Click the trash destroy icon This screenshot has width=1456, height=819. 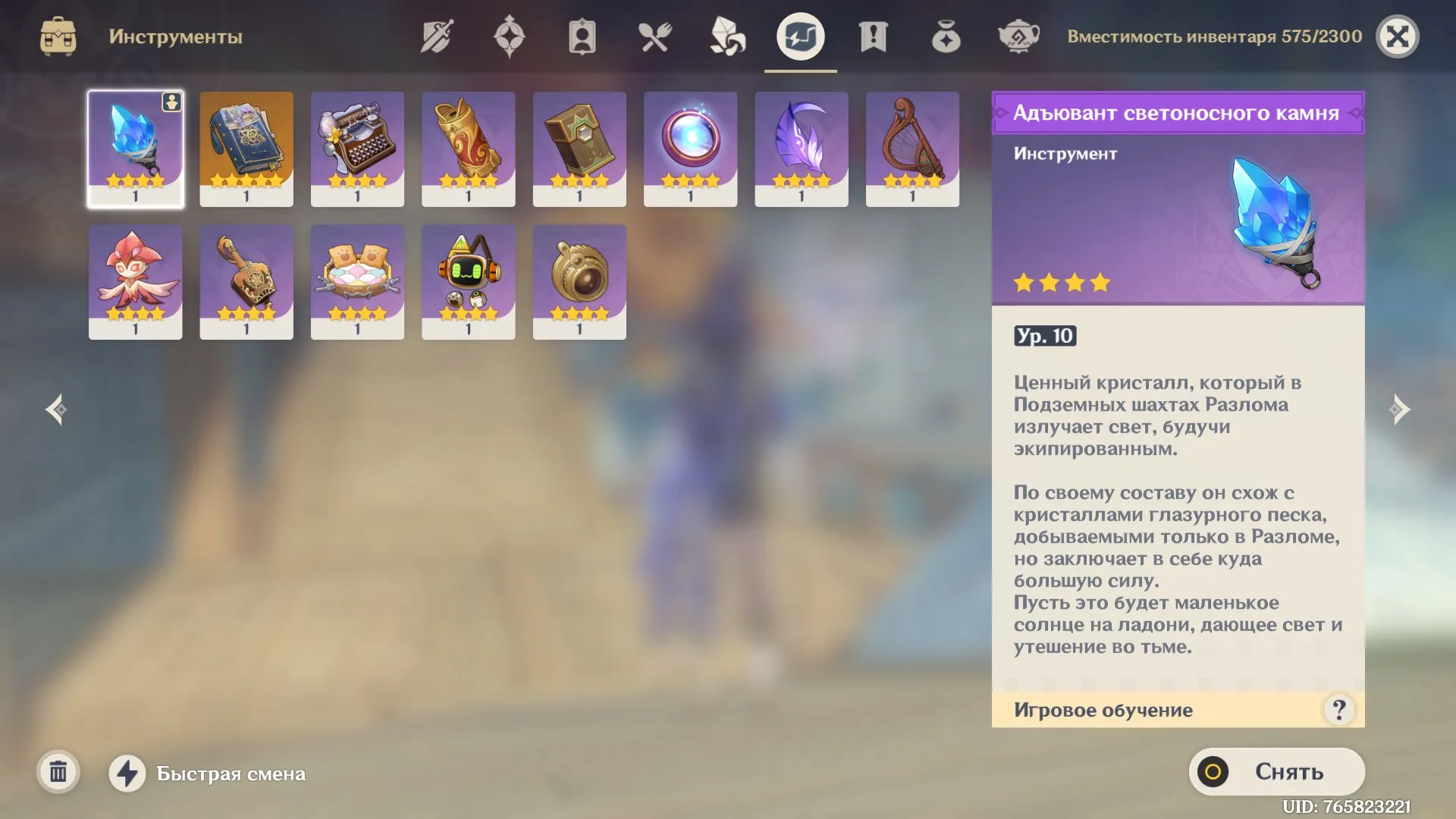[57, 773]
